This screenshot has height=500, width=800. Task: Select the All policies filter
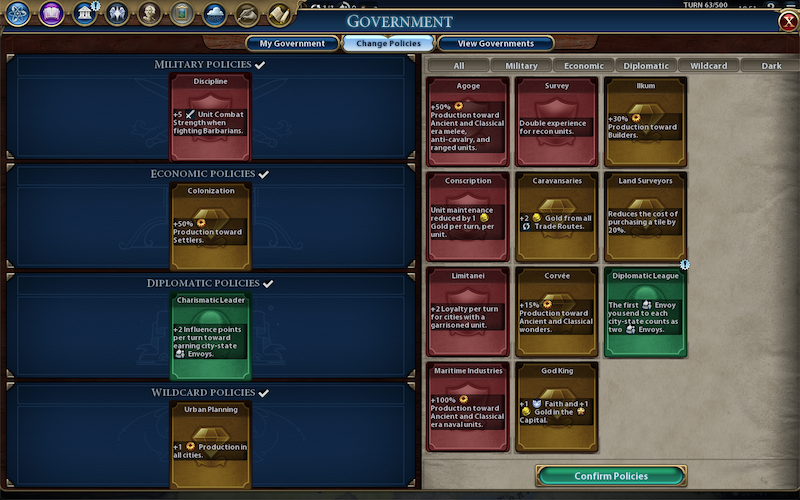click(459, 66)
